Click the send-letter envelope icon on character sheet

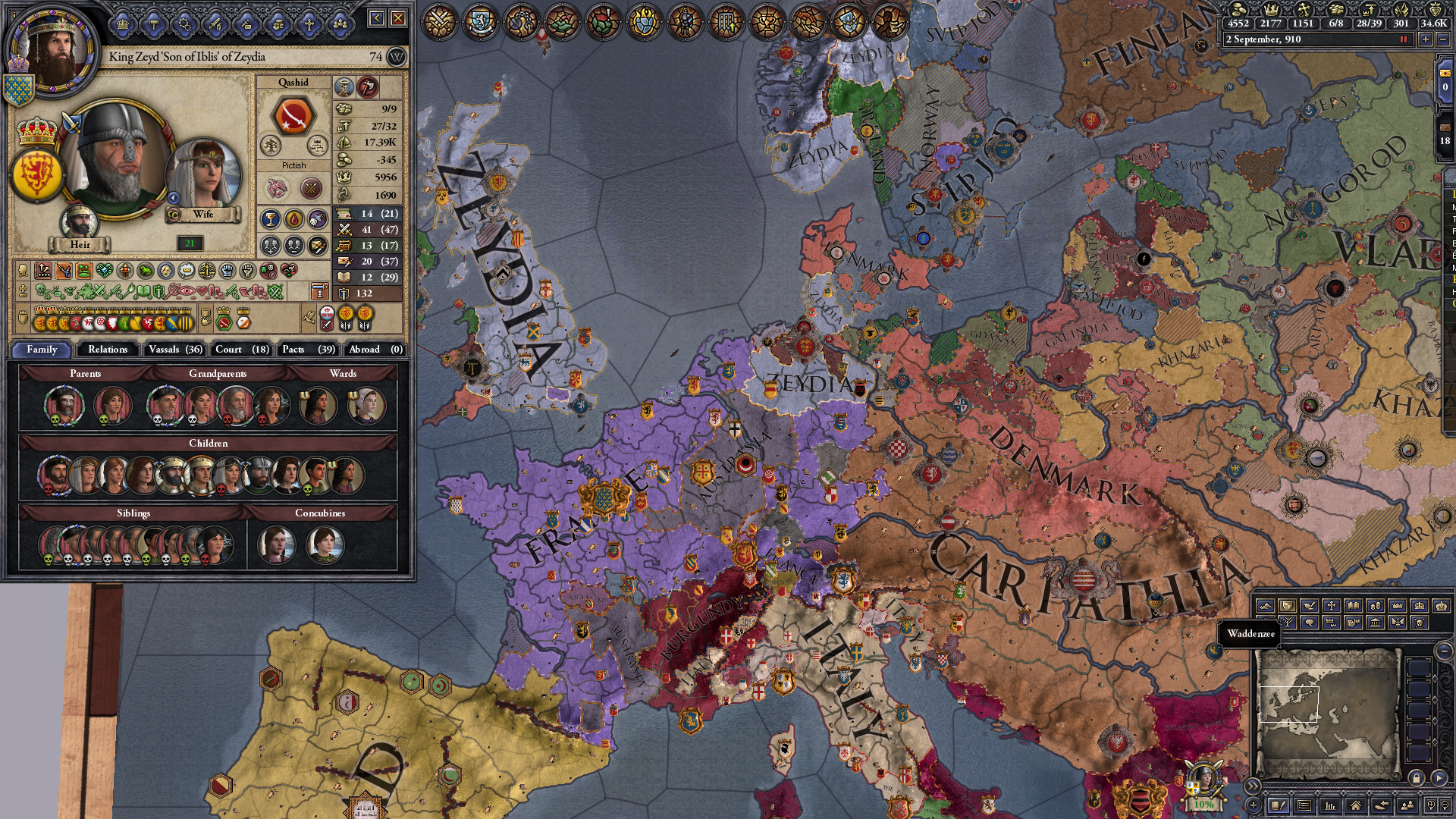point(317,246)
